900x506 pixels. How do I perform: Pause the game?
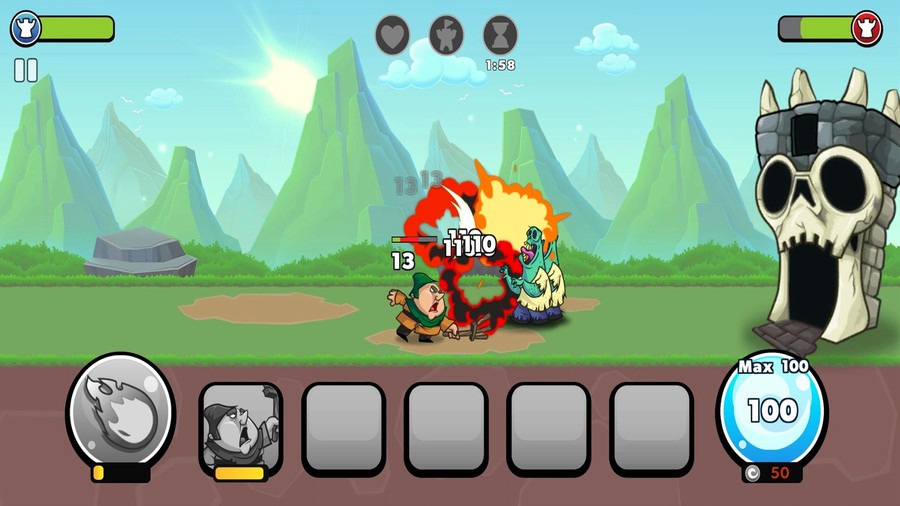(25, 70)
